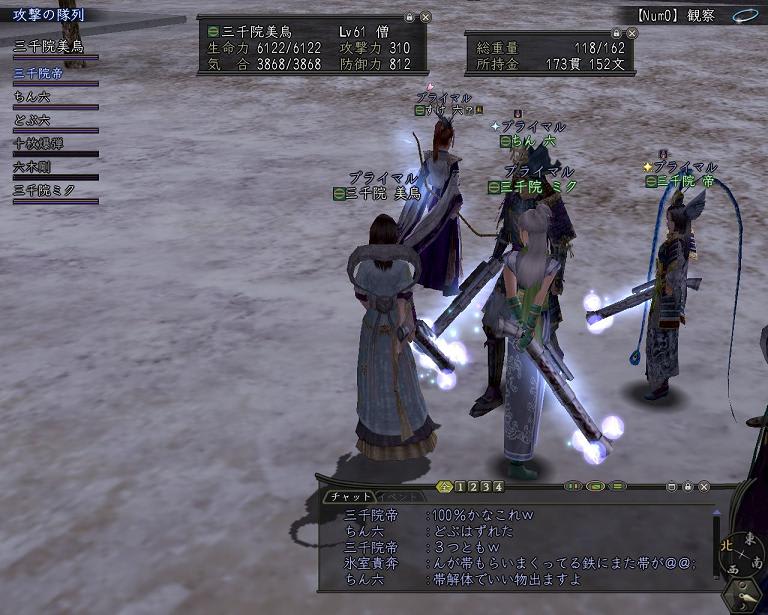This screenshot has height=615, width=768.
Task: Switch to the チャット tab
Action: coord(348,496)
